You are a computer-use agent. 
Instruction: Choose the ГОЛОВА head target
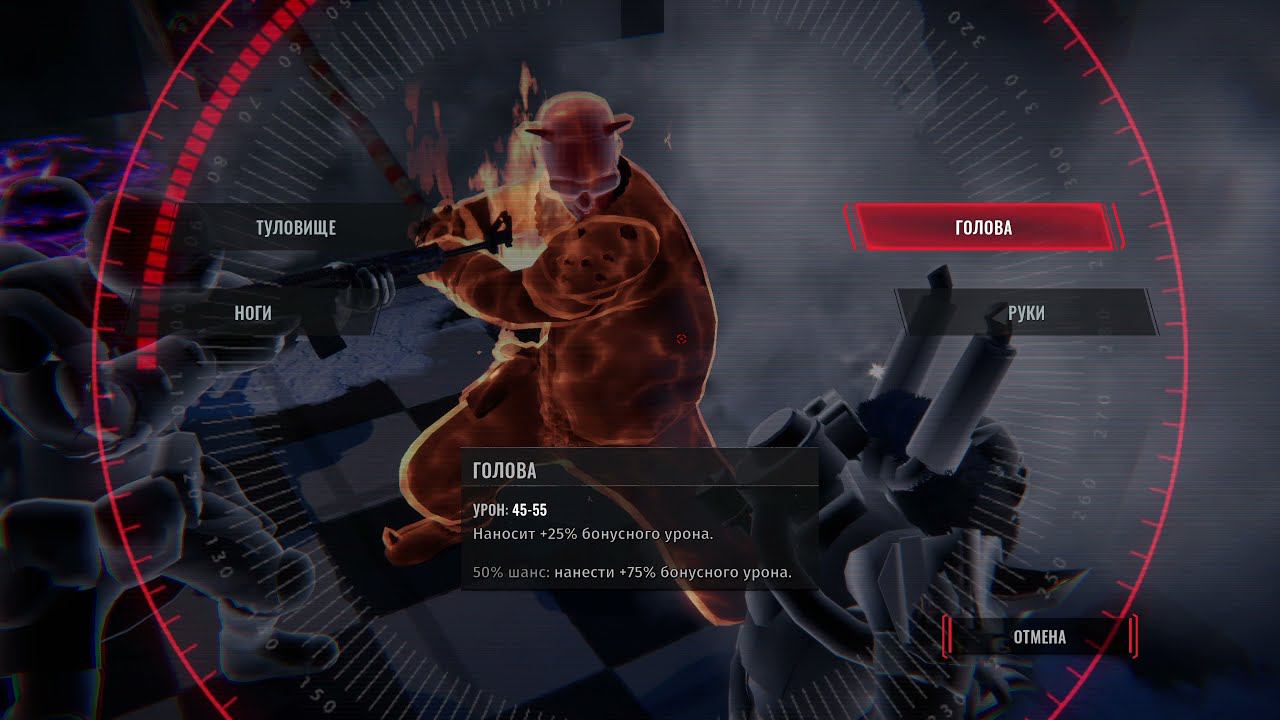pos(983,228)
